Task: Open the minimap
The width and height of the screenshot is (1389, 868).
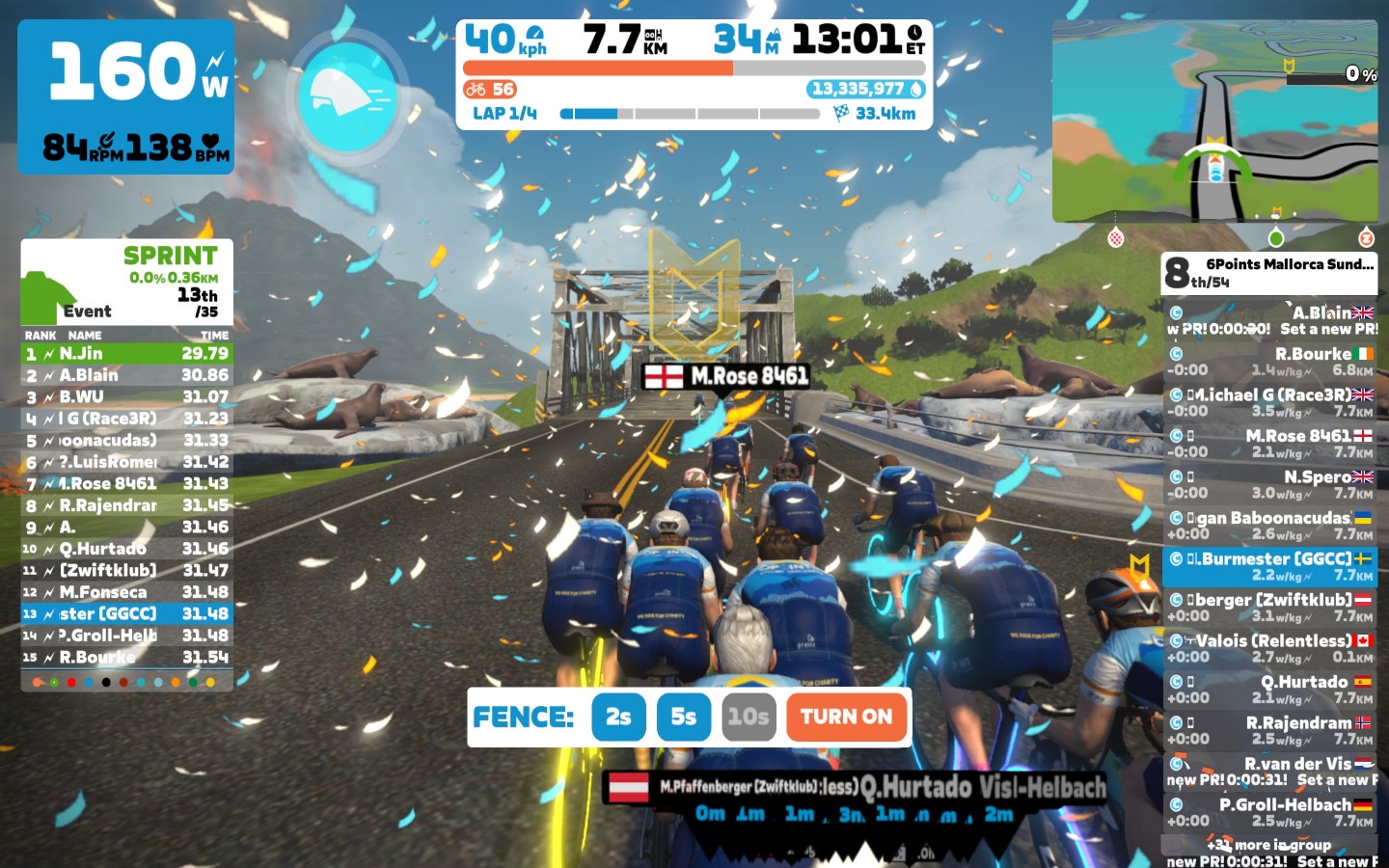Action: [x=1214, y=122]
